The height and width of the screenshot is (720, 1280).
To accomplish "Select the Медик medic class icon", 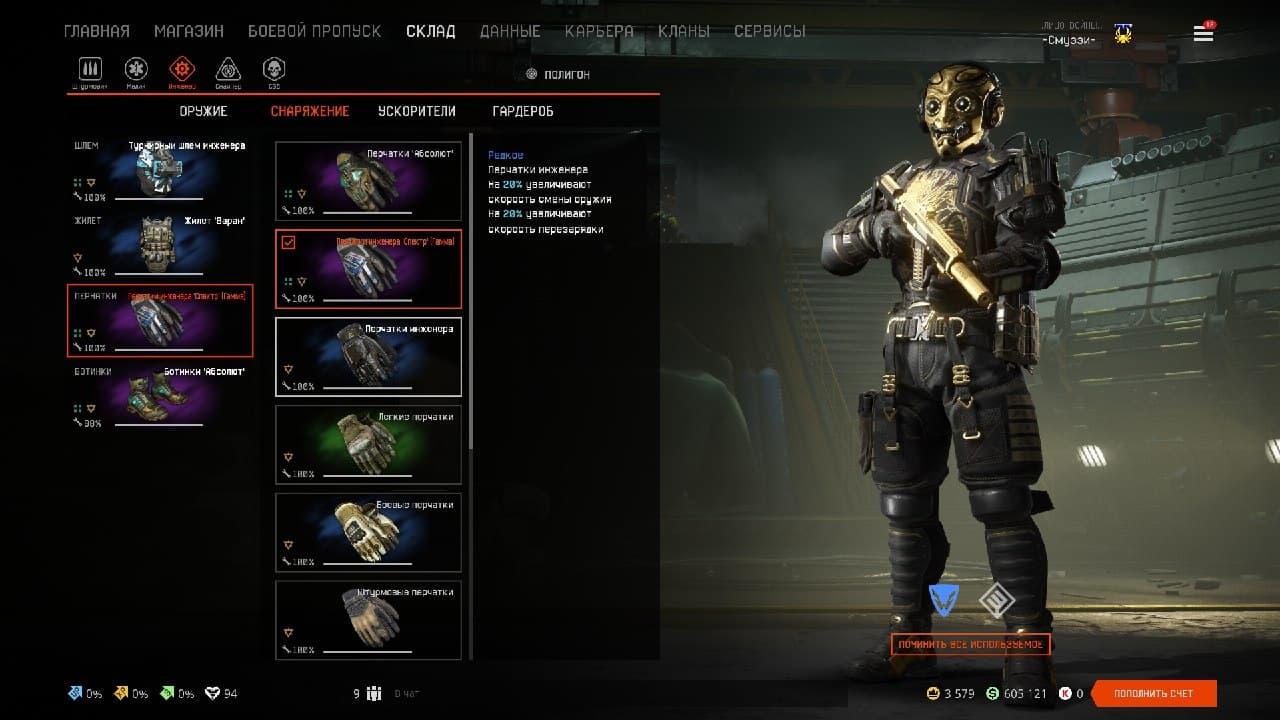I will [136, 69].
